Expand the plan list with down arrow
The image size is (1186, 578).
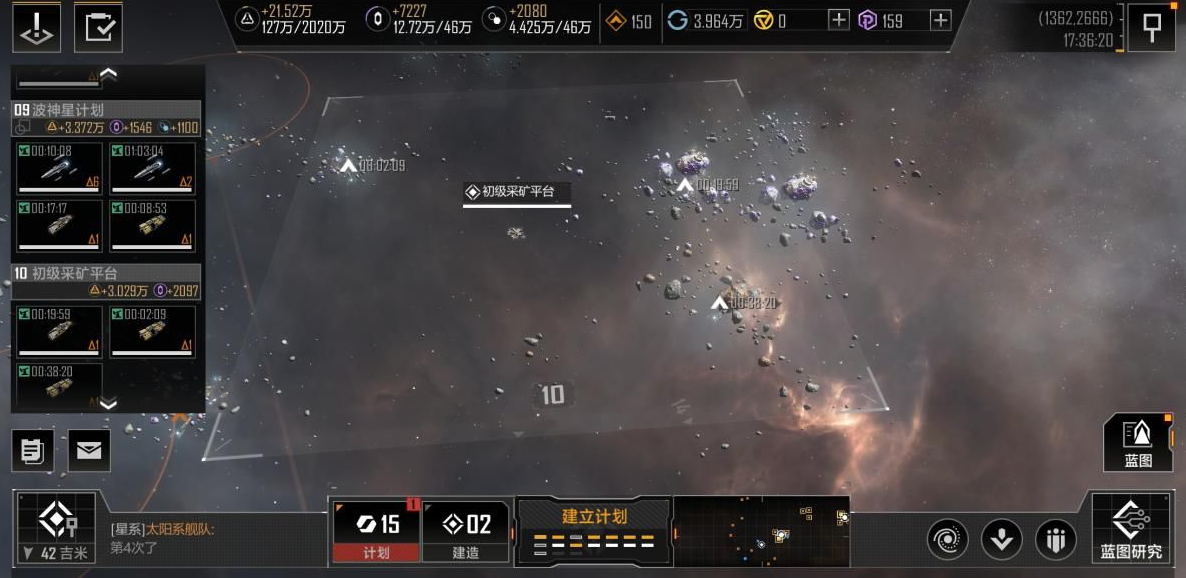coord(109,404)
